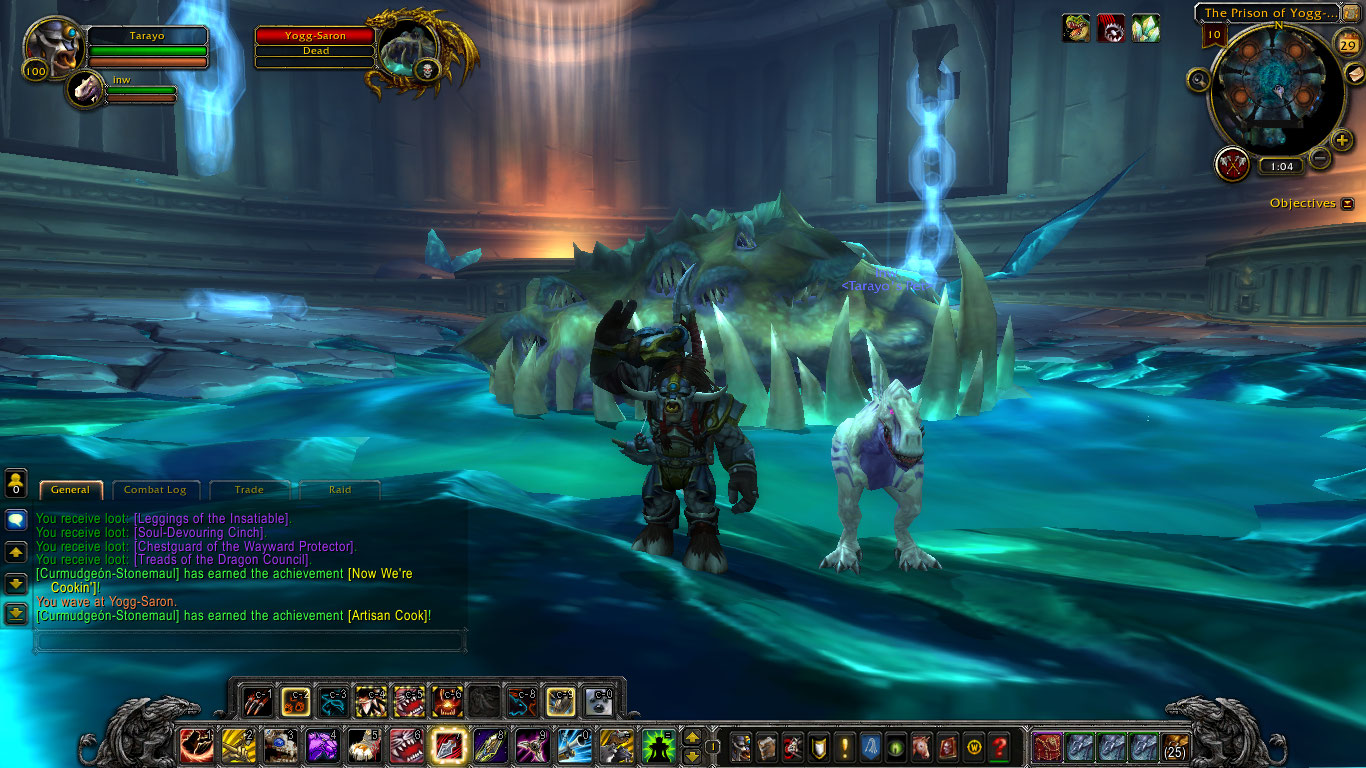Check the mail envelope icon by minimap
The width and height of the screenshot is (1366, 768).
[x=1354, y=75]
